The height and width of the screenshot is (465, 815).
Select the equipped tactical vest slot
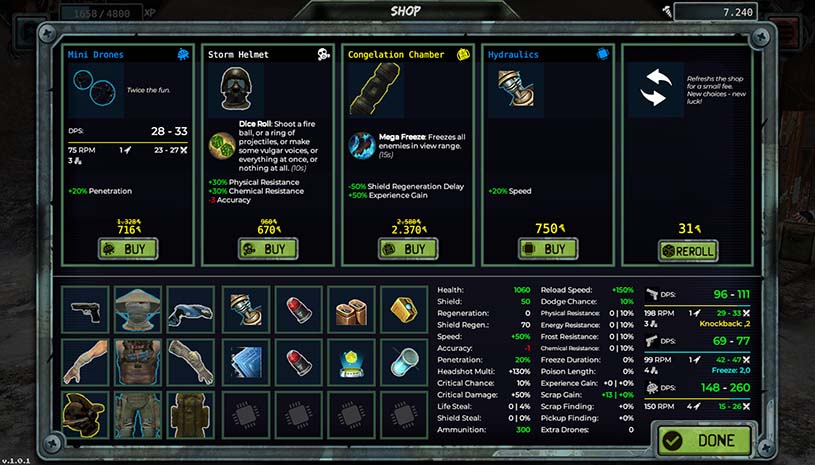pos(138,361)
